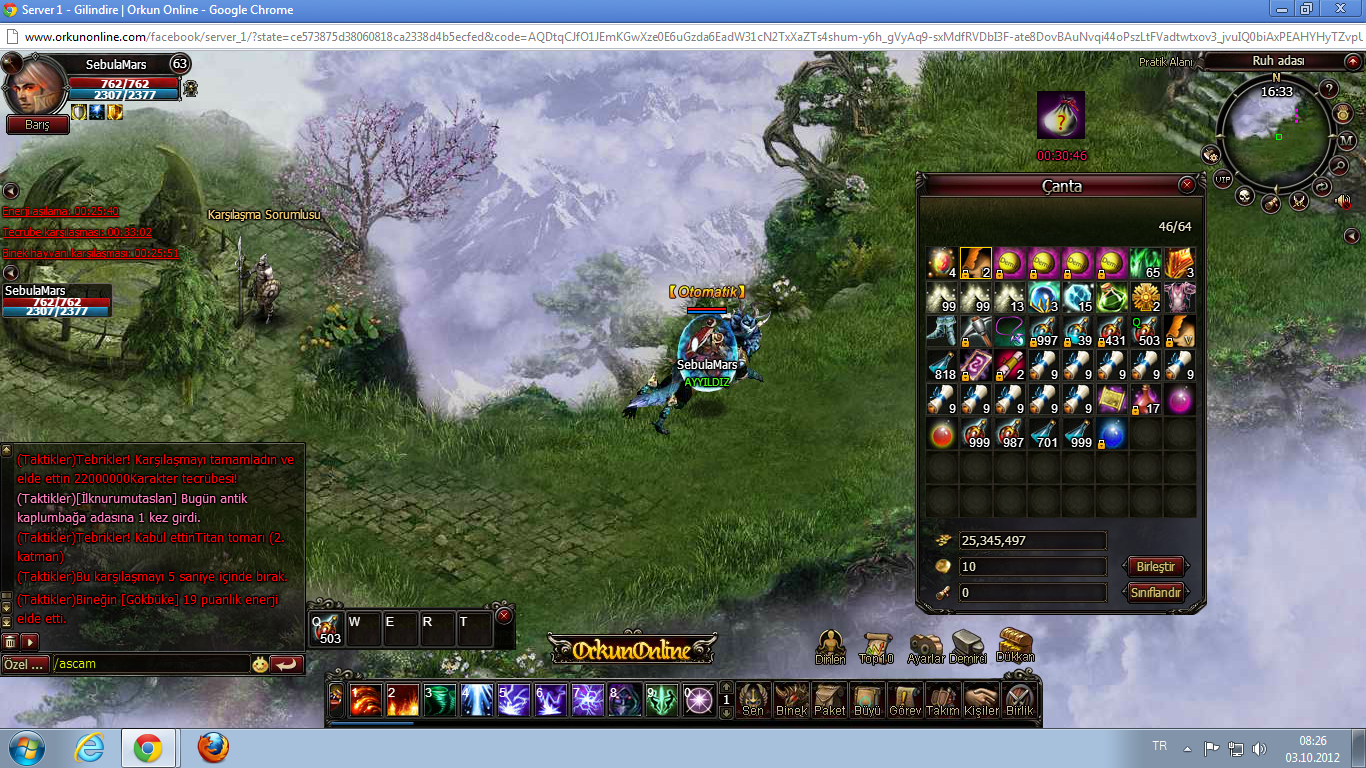Image resolution: width=1366 pixels, height=768 pixels.
Task: Mute game sound with the speaker icon
Action: [1343, 202]
